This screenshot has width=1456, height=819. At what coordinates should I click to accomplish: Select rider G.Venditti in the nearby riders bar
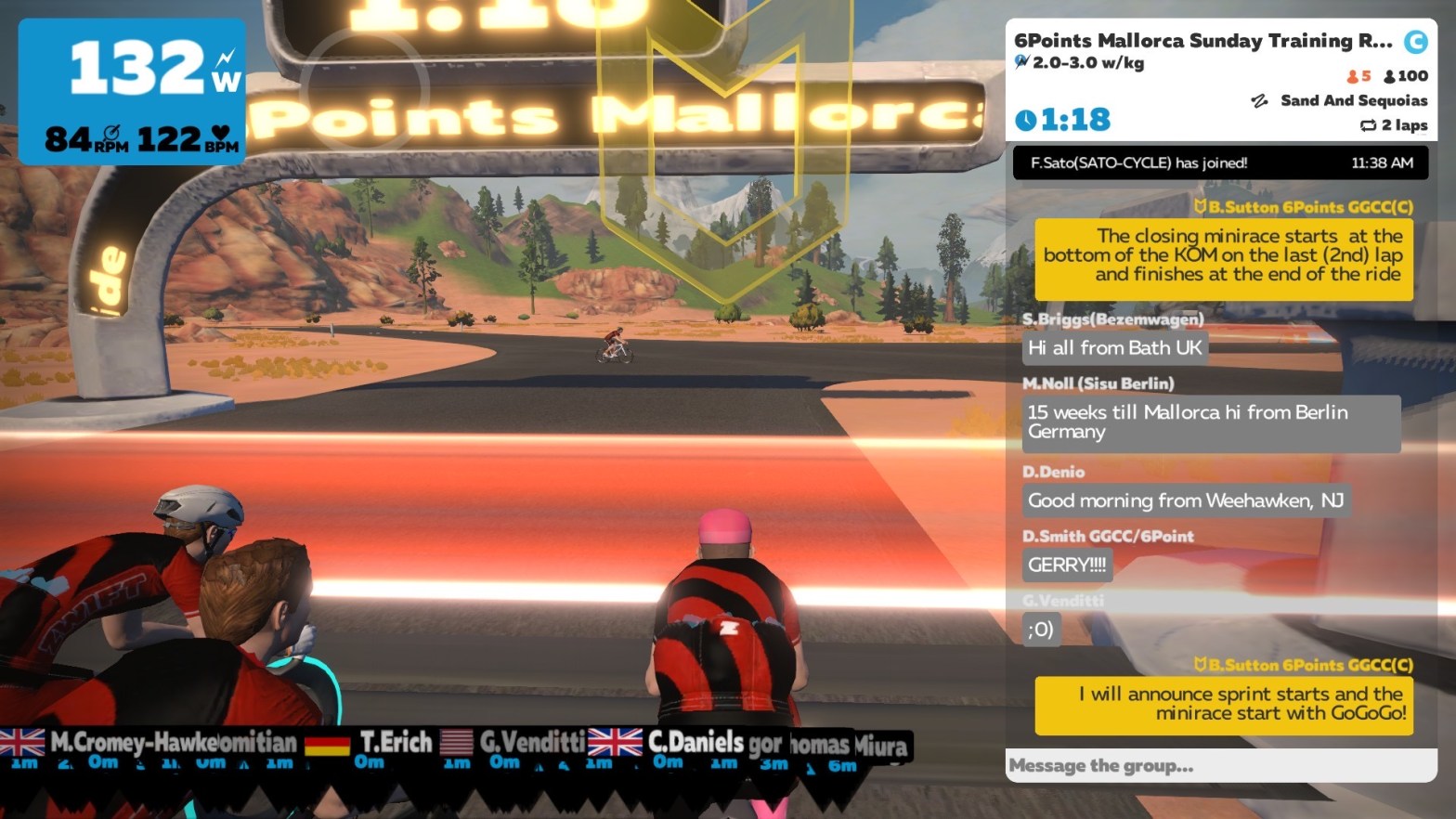531,742
